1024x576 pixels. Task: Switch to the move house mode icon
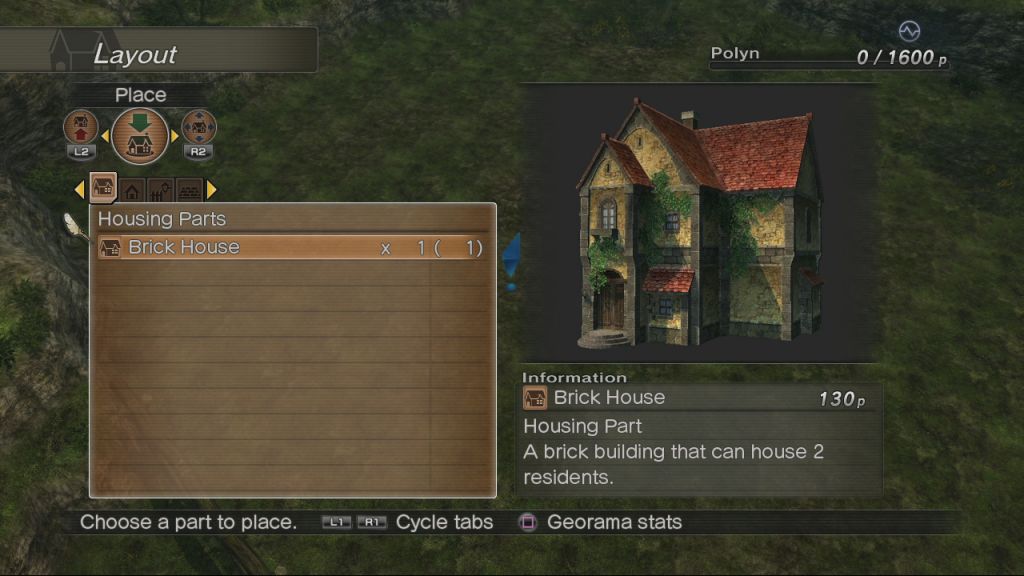click(198, 128)
